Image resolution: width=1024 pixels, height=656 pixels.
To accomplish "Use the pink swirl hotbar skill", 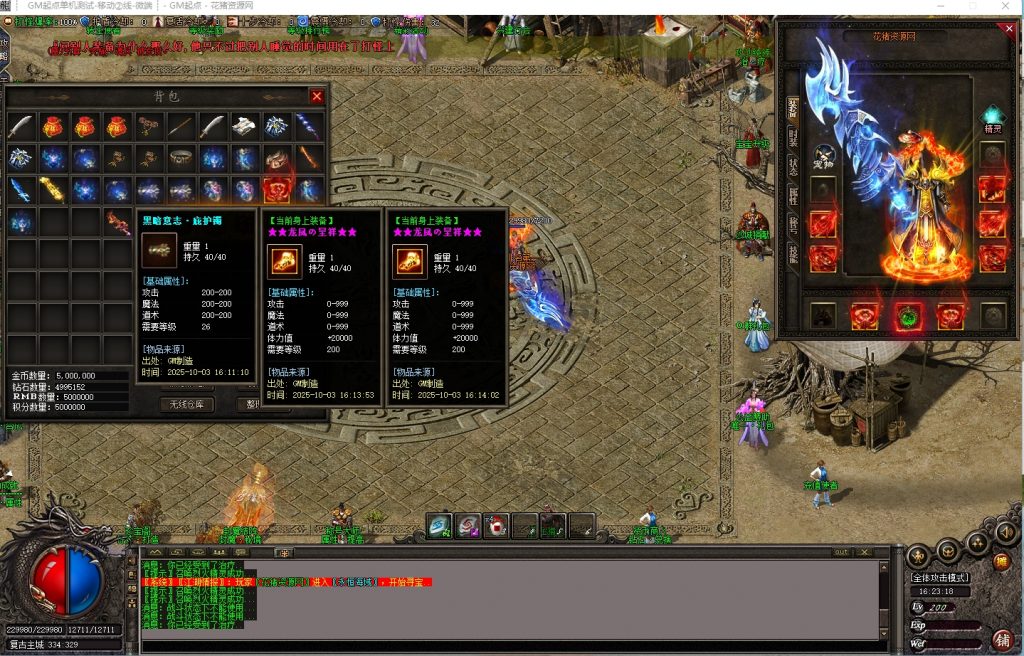I will point(468,525).
